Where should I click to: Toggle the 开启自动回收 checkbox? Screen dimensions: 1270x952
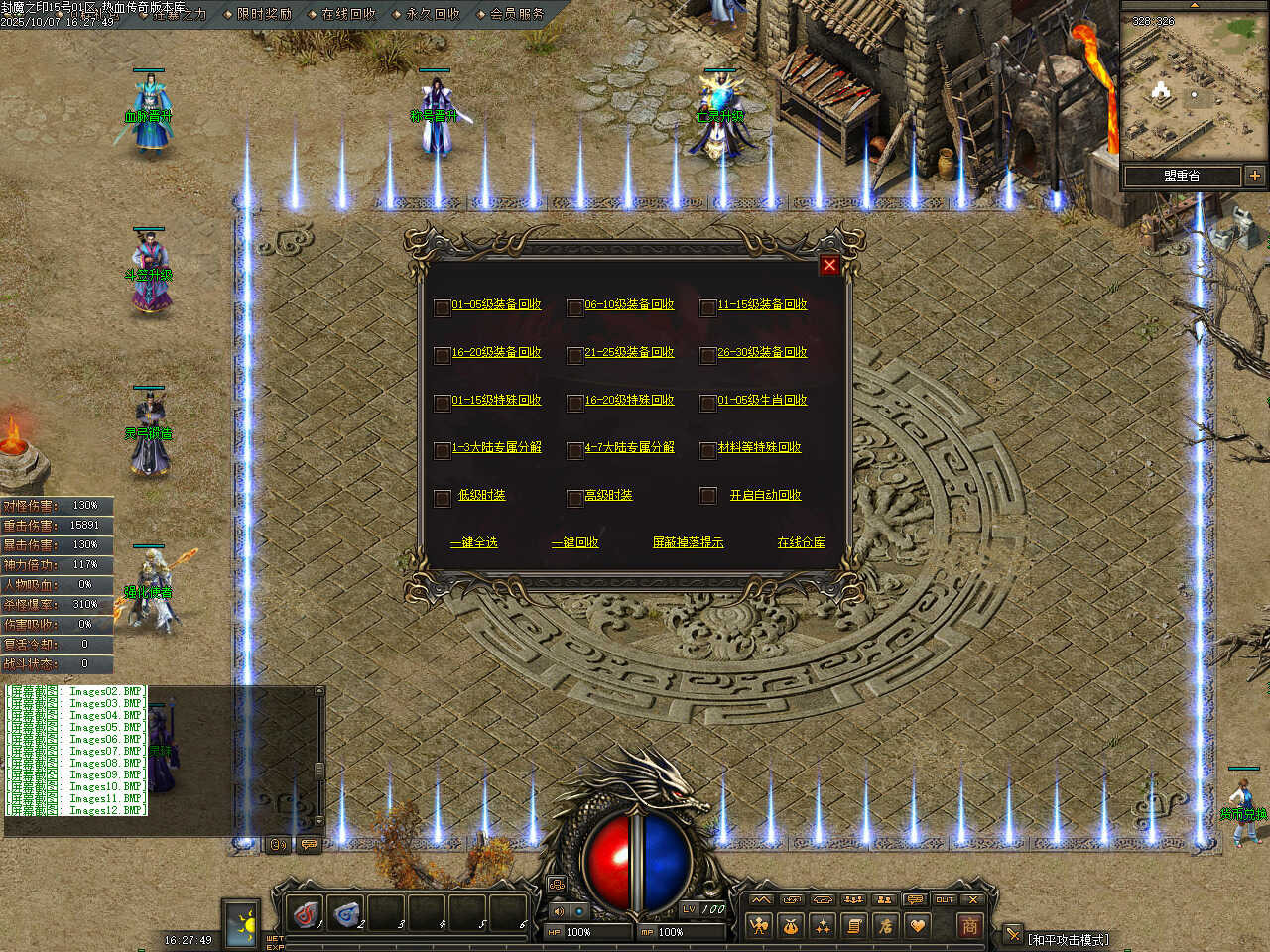pos(707,495)
